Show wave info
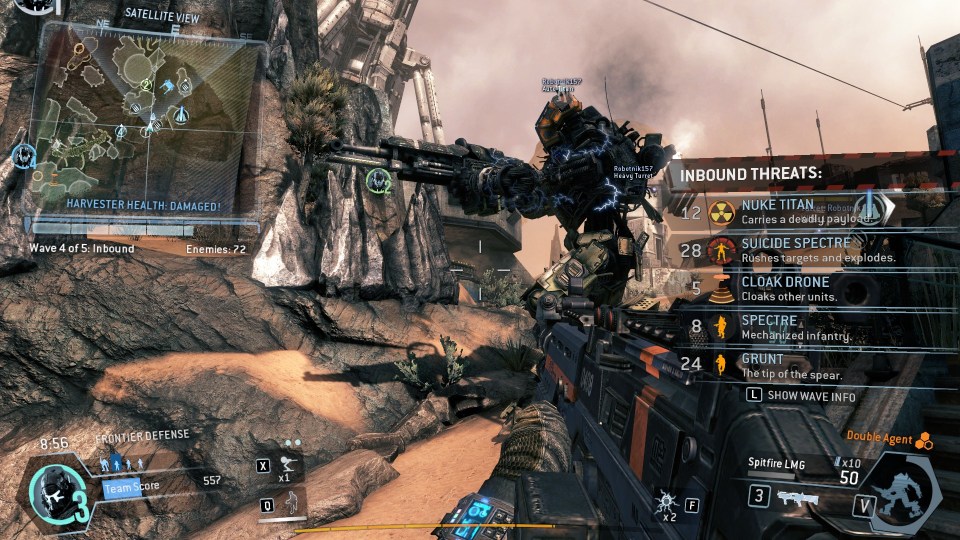Screen dimensions: 960x540 point(806,395)
